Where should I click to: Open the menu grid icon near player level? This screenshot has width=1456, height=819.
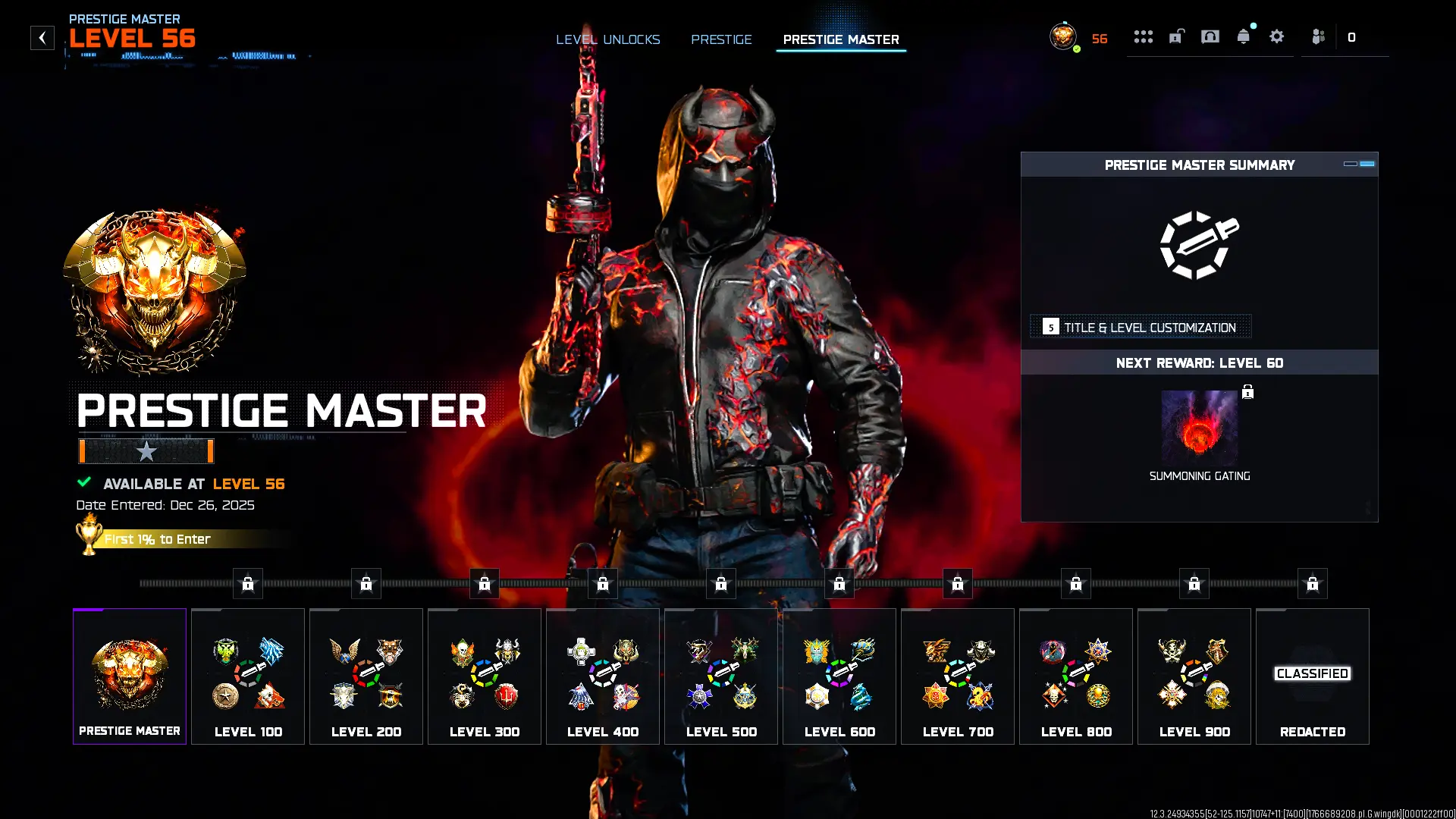point(1144,36)
